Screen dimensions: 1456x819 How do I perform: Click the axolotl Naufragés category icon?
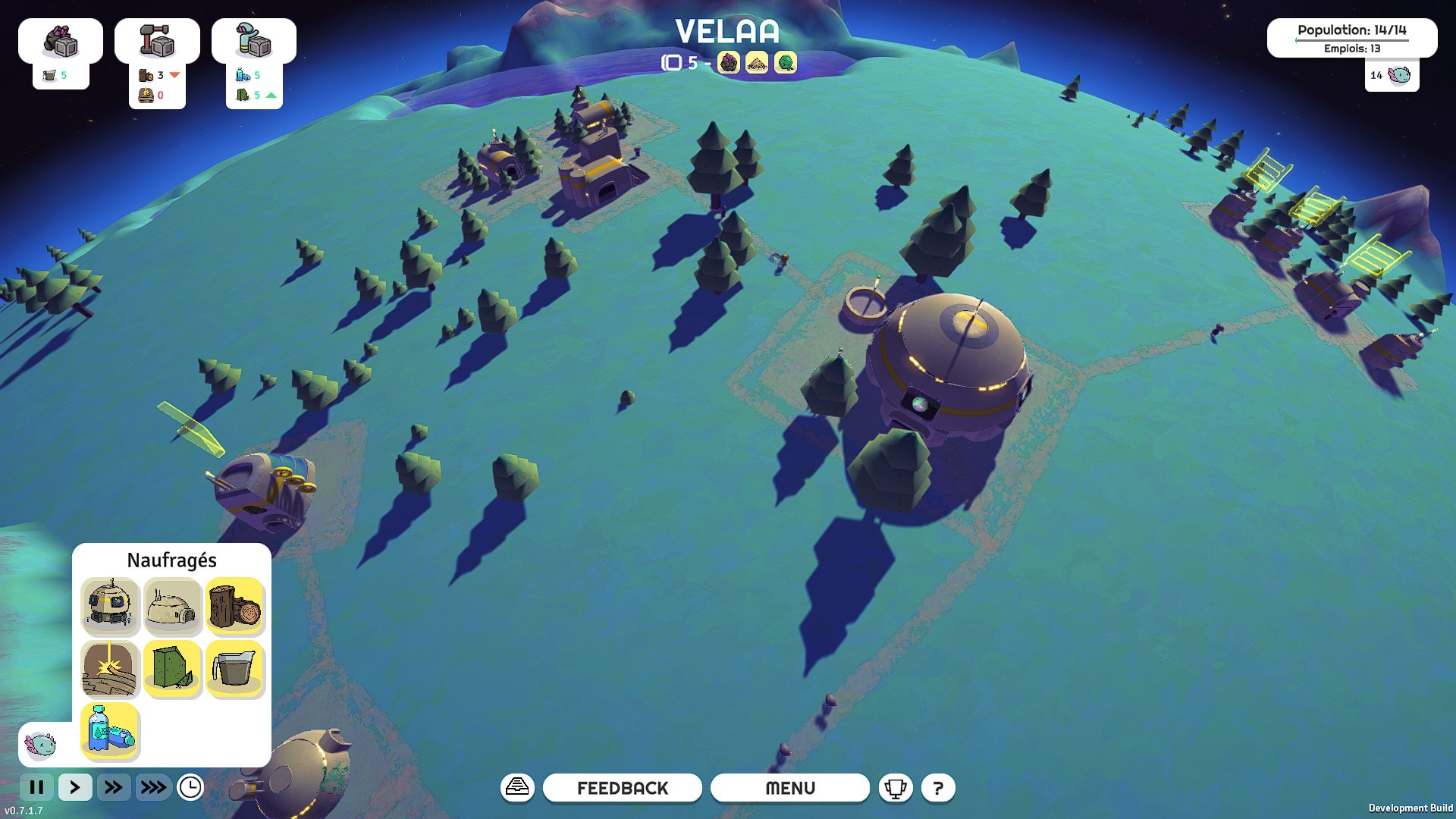tap(41, 744)
